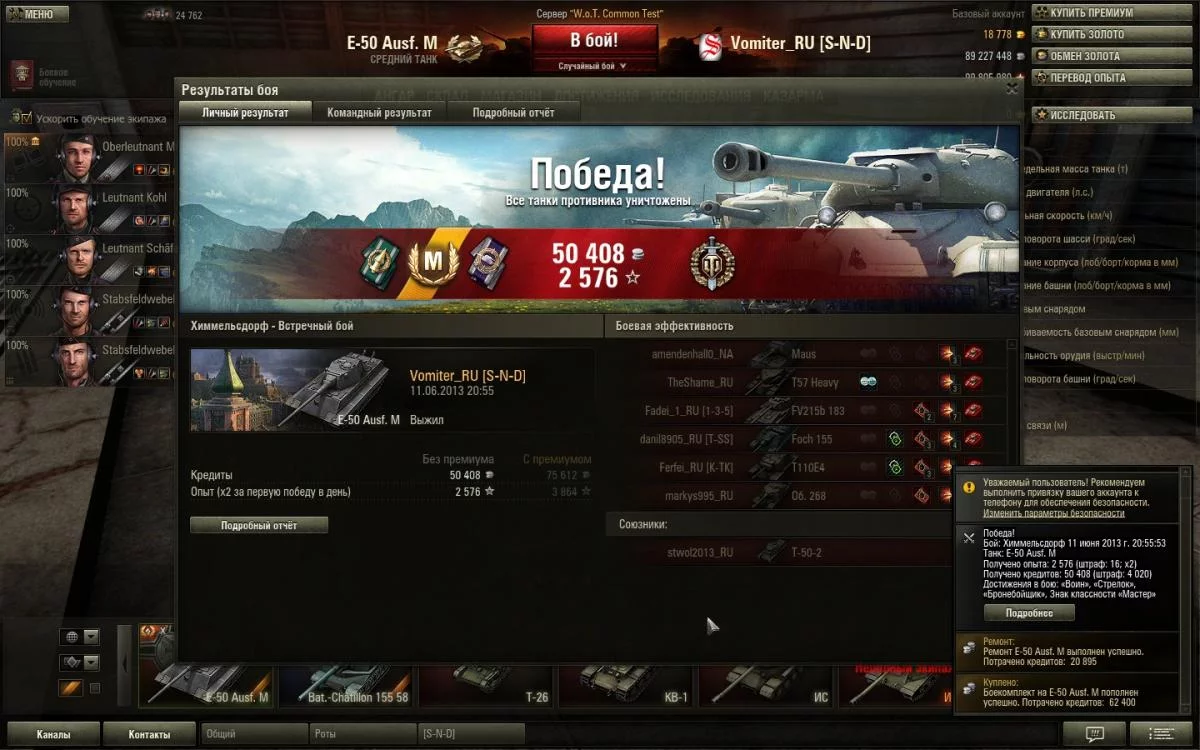
Task: Choose the КВ-1 tank in carousel
Action: (627, 685)
